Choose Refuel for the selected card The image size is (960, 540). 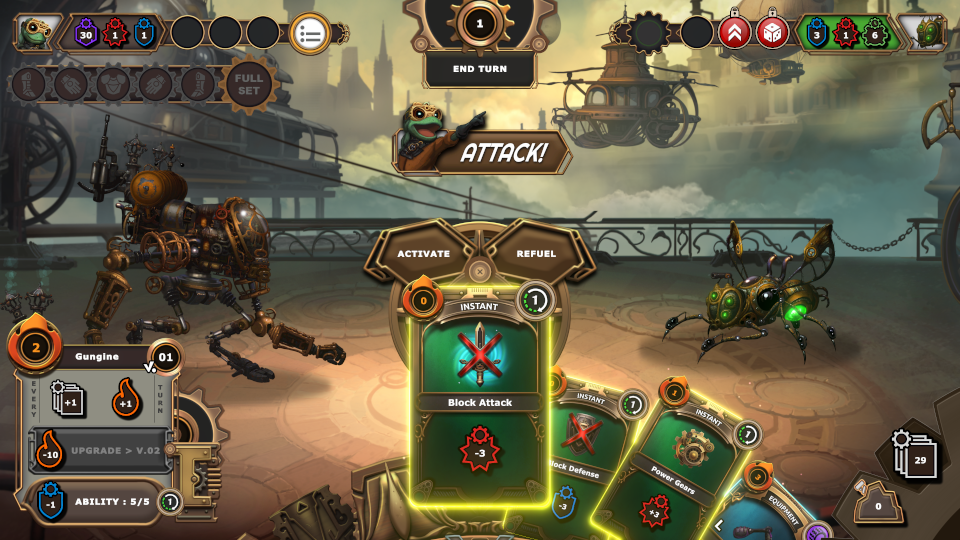[536, 254]
